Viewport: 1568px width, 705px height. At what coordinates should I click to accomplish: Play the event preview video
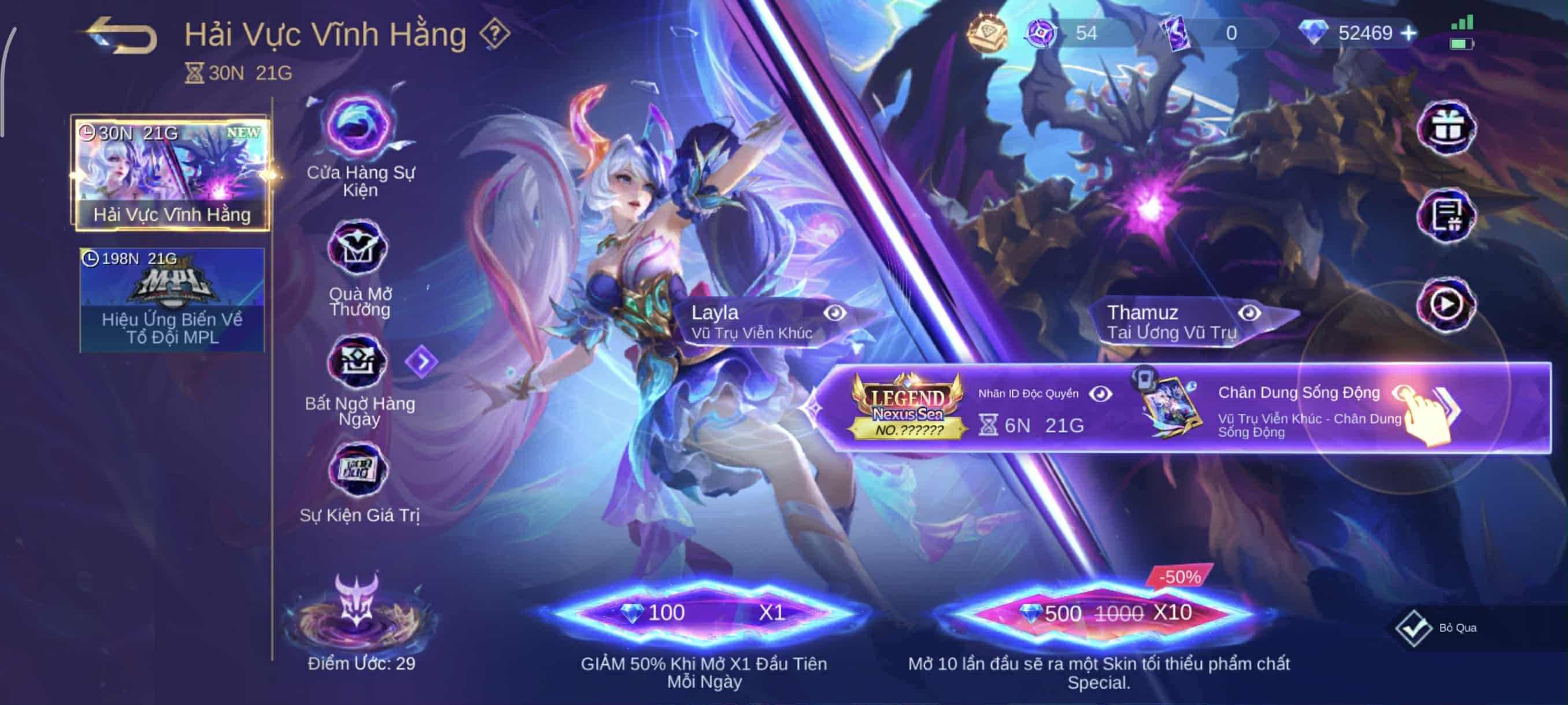[1446, 304]
